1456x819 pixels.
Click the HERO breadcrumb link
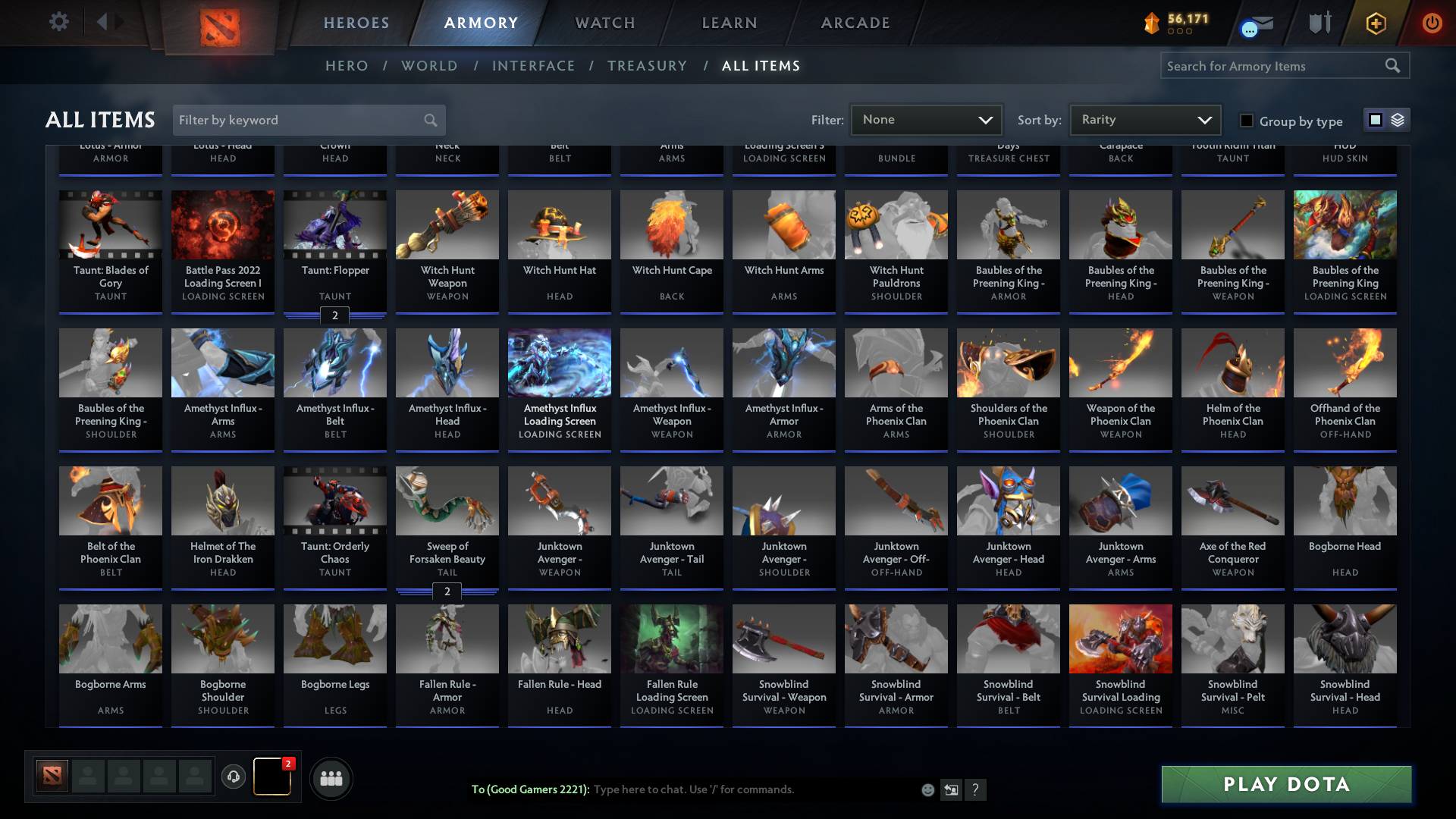point(347,66)
